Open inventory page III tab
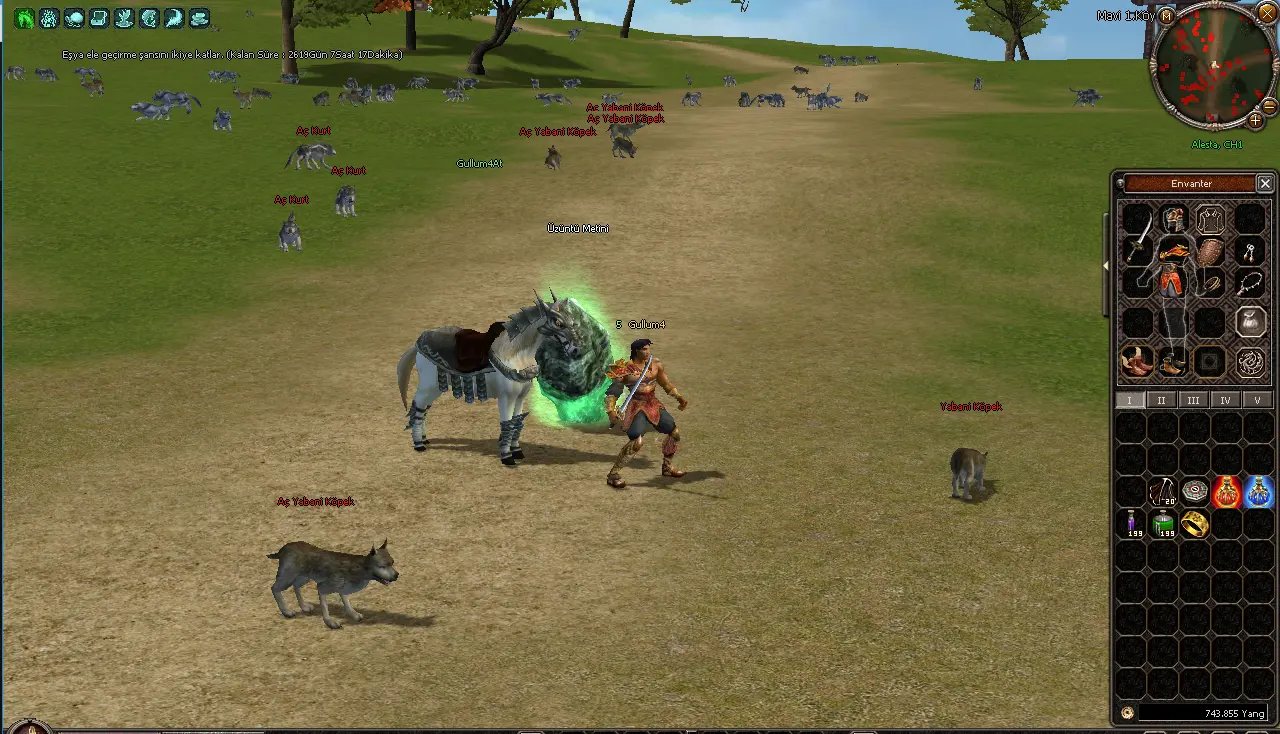Image resolution: width=1280 pixels, height=734 pixels. pos(1193,400)
